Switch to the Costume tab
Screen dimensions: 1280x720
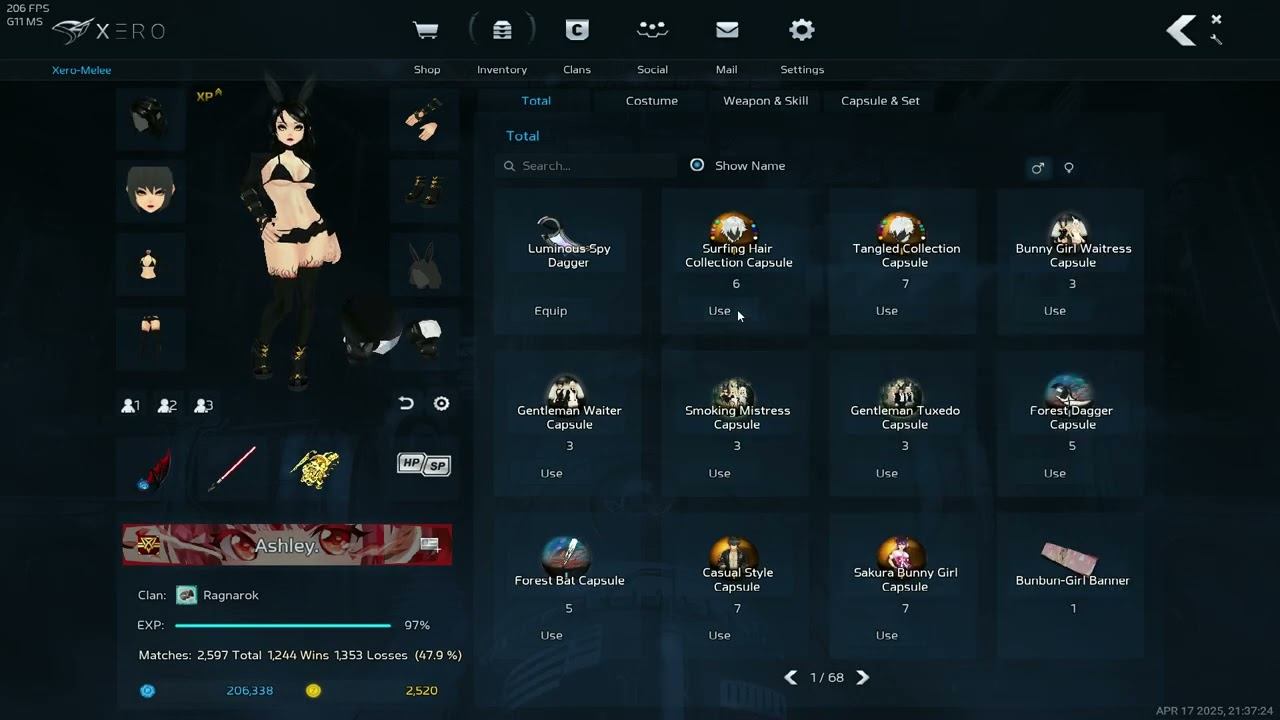tap(651, 101)
